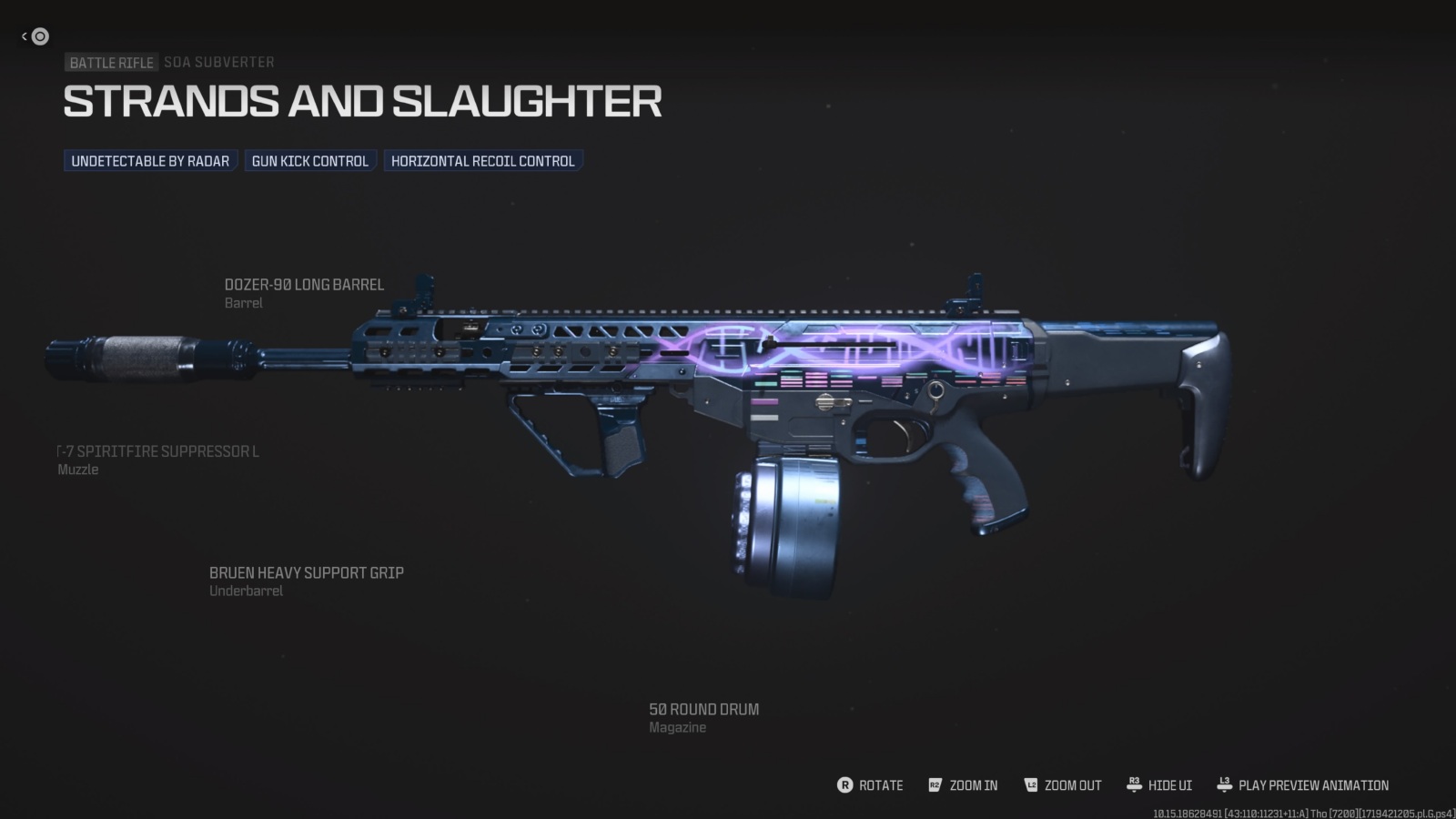Image resolution: width=1456 pixels, height=819 pixels.
Task: Open the Dozer-90 Long Barrel attachment
Action: point(305,284)
